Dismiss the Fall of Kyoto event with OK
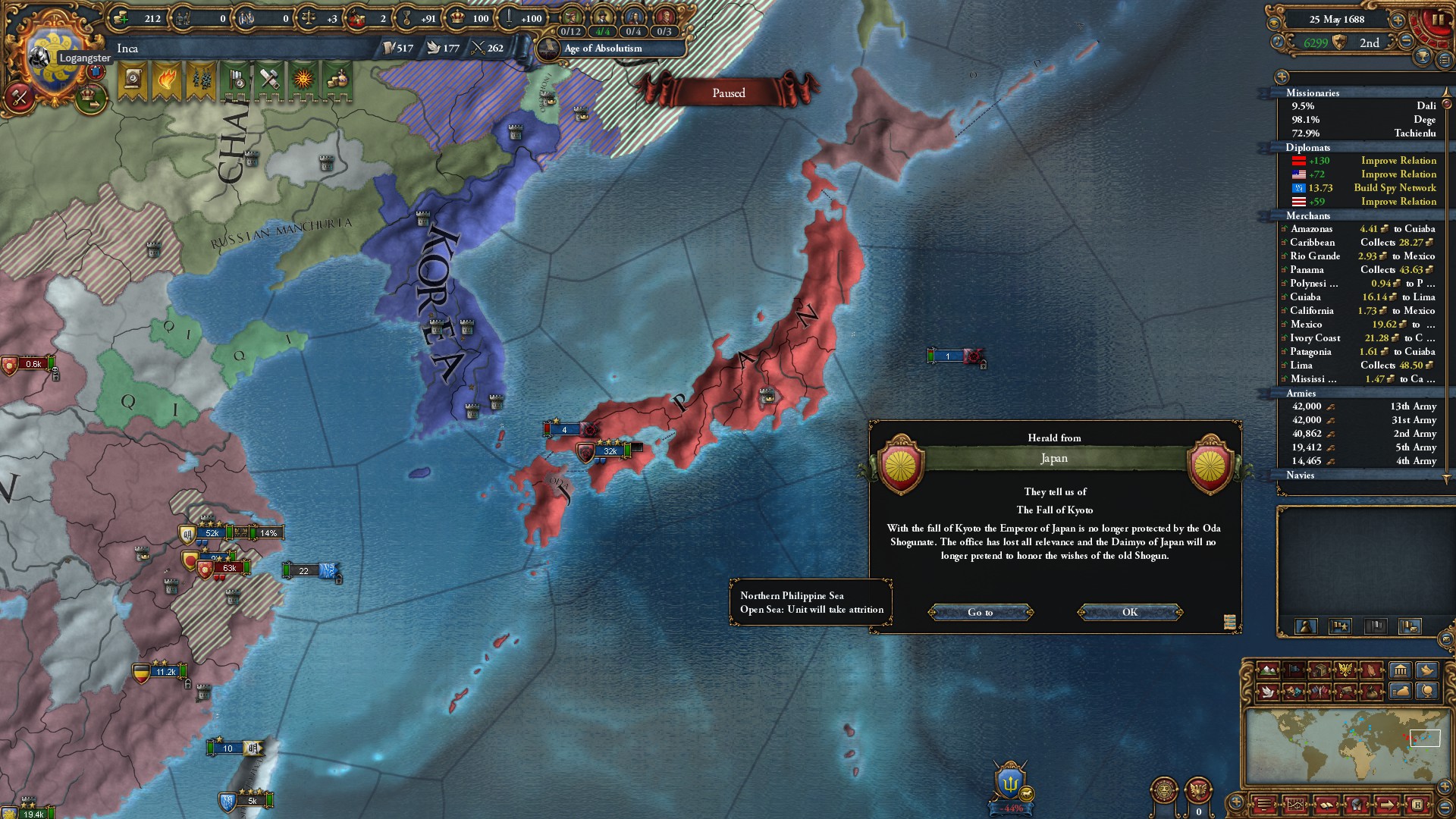Image resolution: width=1456 pixels, height=819 pixels. (1129, 612)
